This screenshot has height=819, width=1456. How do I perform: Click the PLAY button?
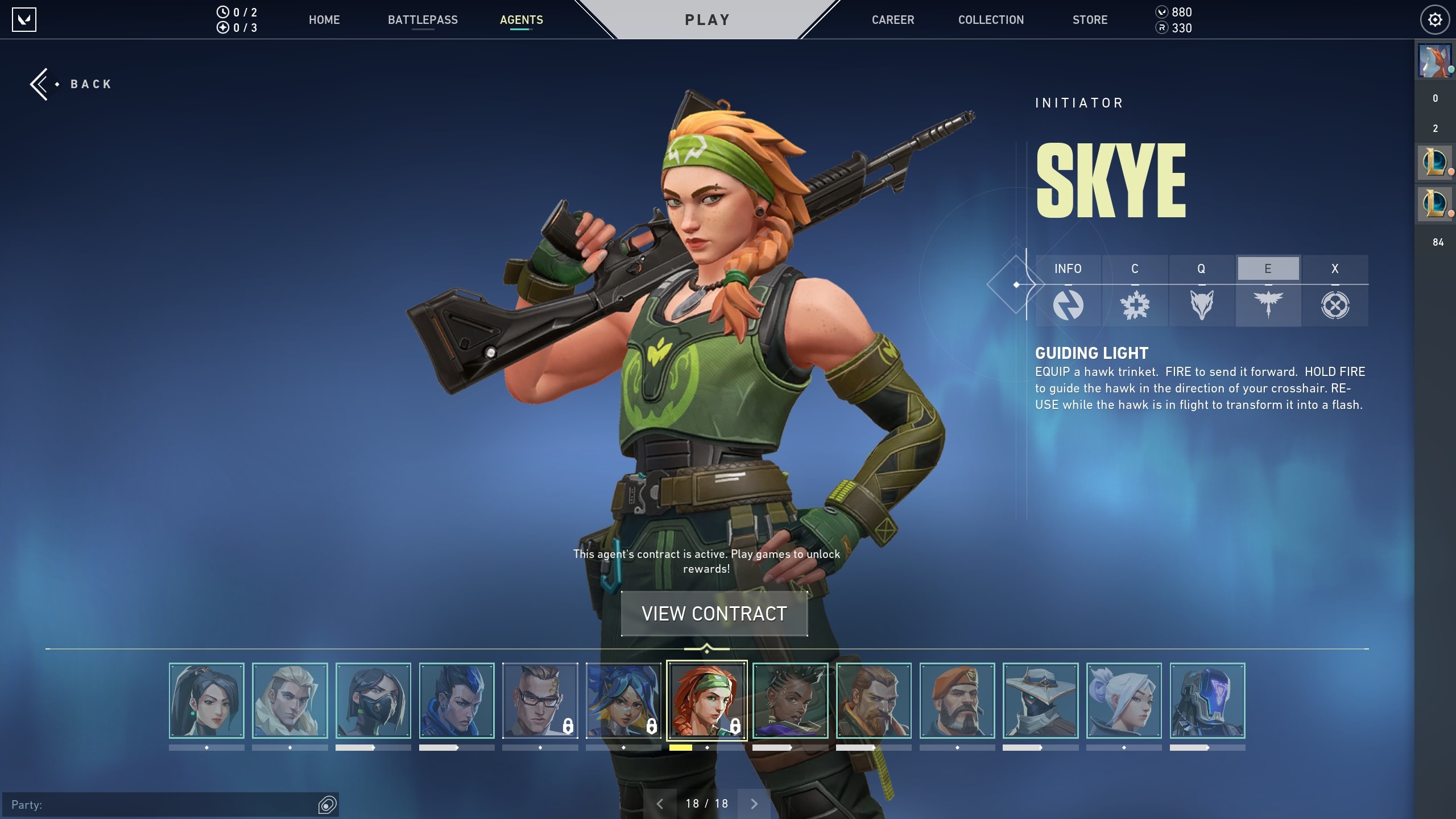click(707, 20)
